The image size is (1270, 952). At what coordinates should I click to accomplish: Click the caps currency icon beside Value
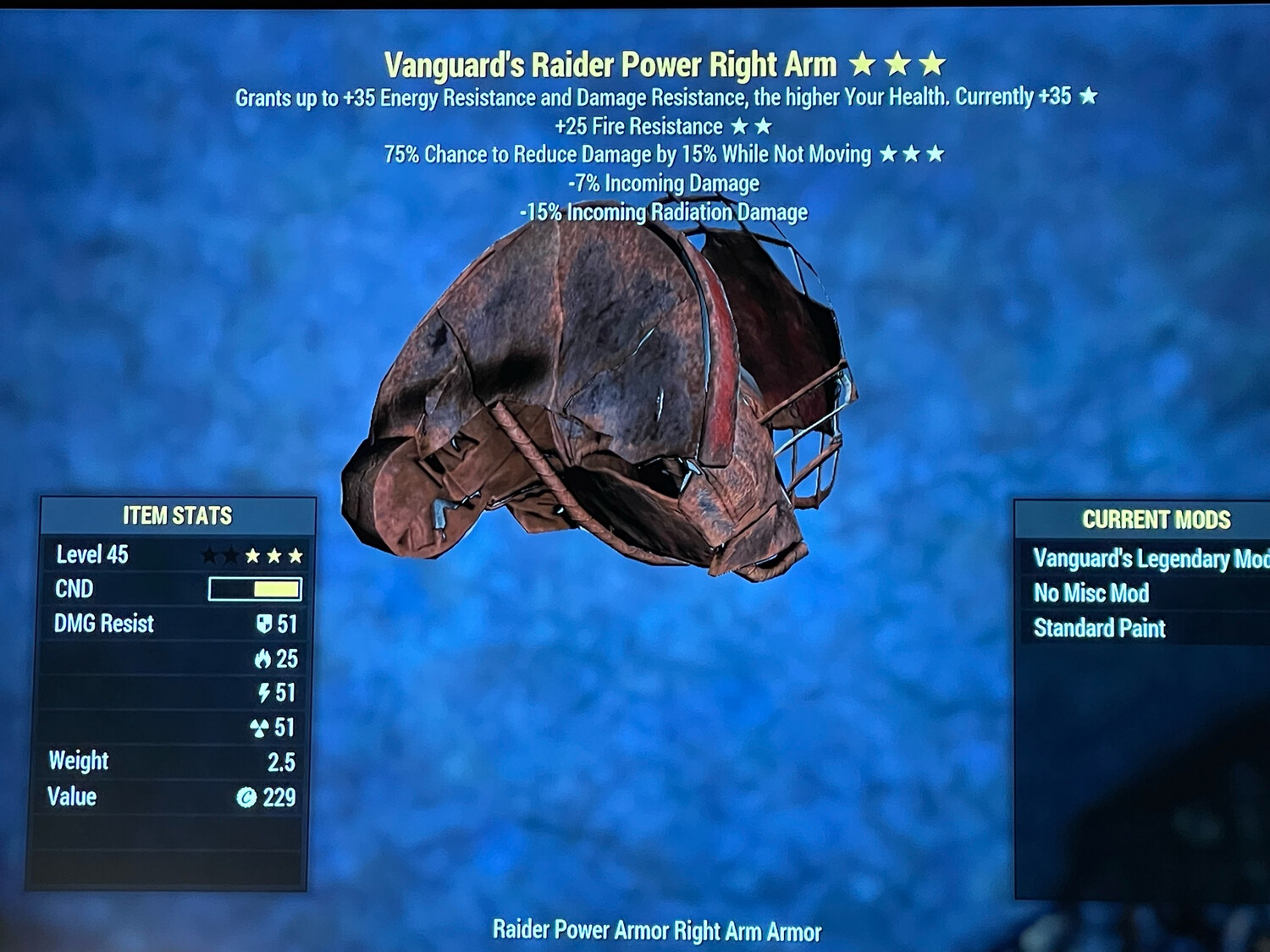click(246, 796)
